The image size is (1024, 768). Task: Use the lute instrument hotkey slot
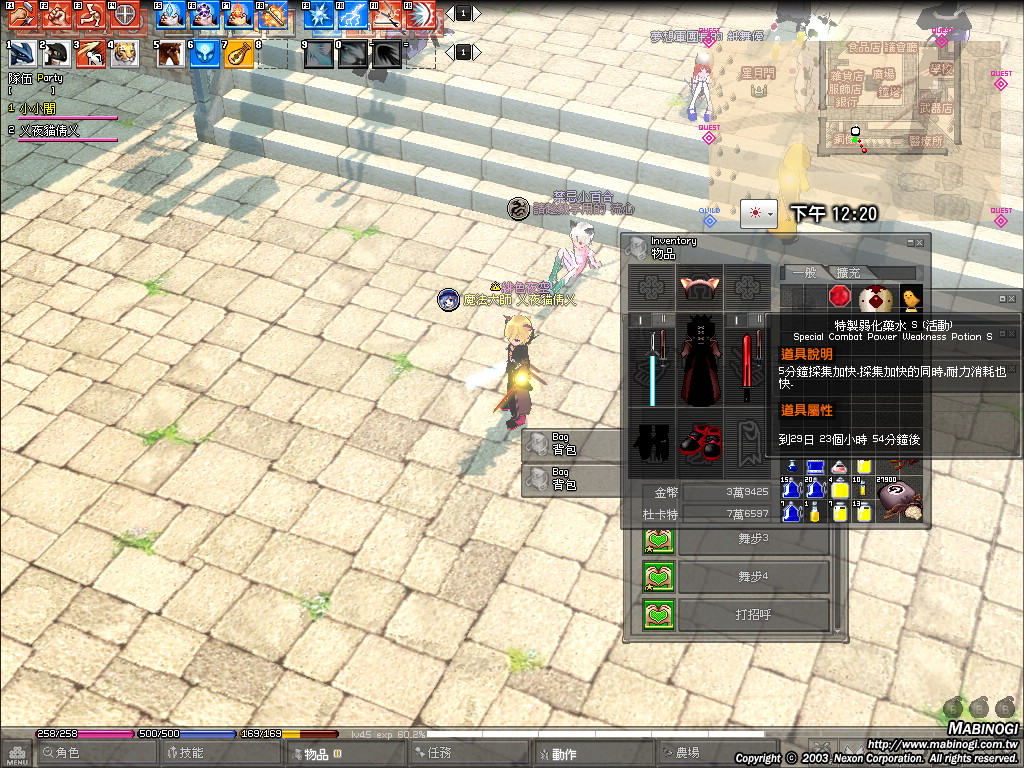click(x=238, y=53)
